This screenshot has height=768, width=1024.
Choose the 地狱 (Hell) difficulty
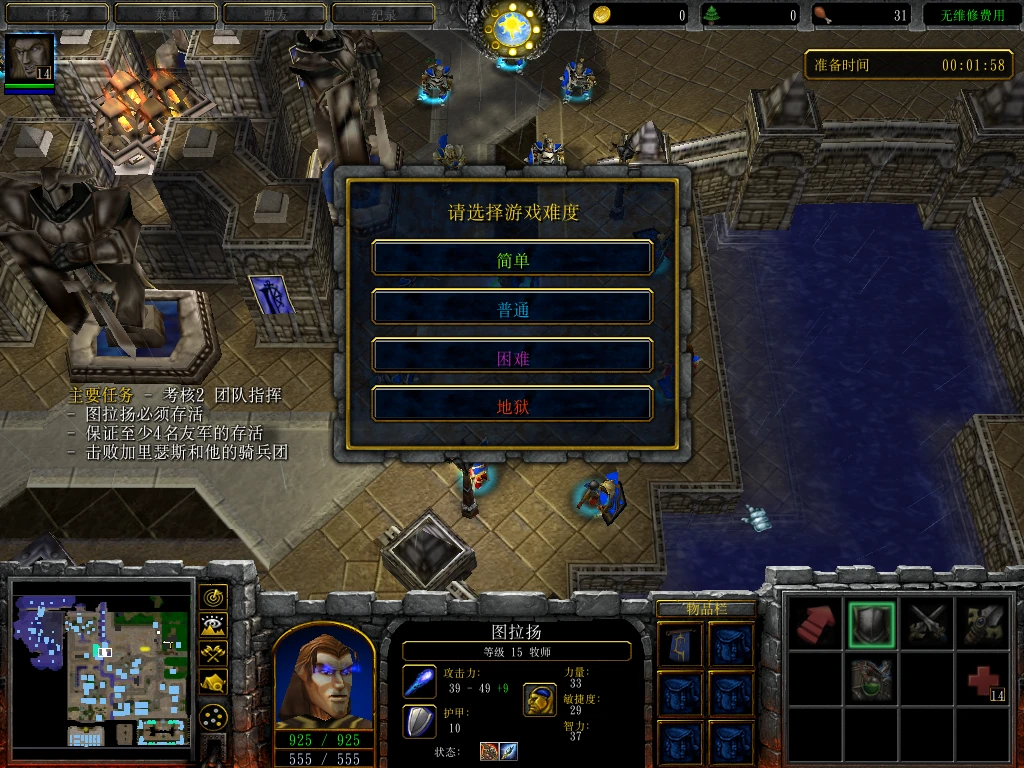[x=512, y=404]
